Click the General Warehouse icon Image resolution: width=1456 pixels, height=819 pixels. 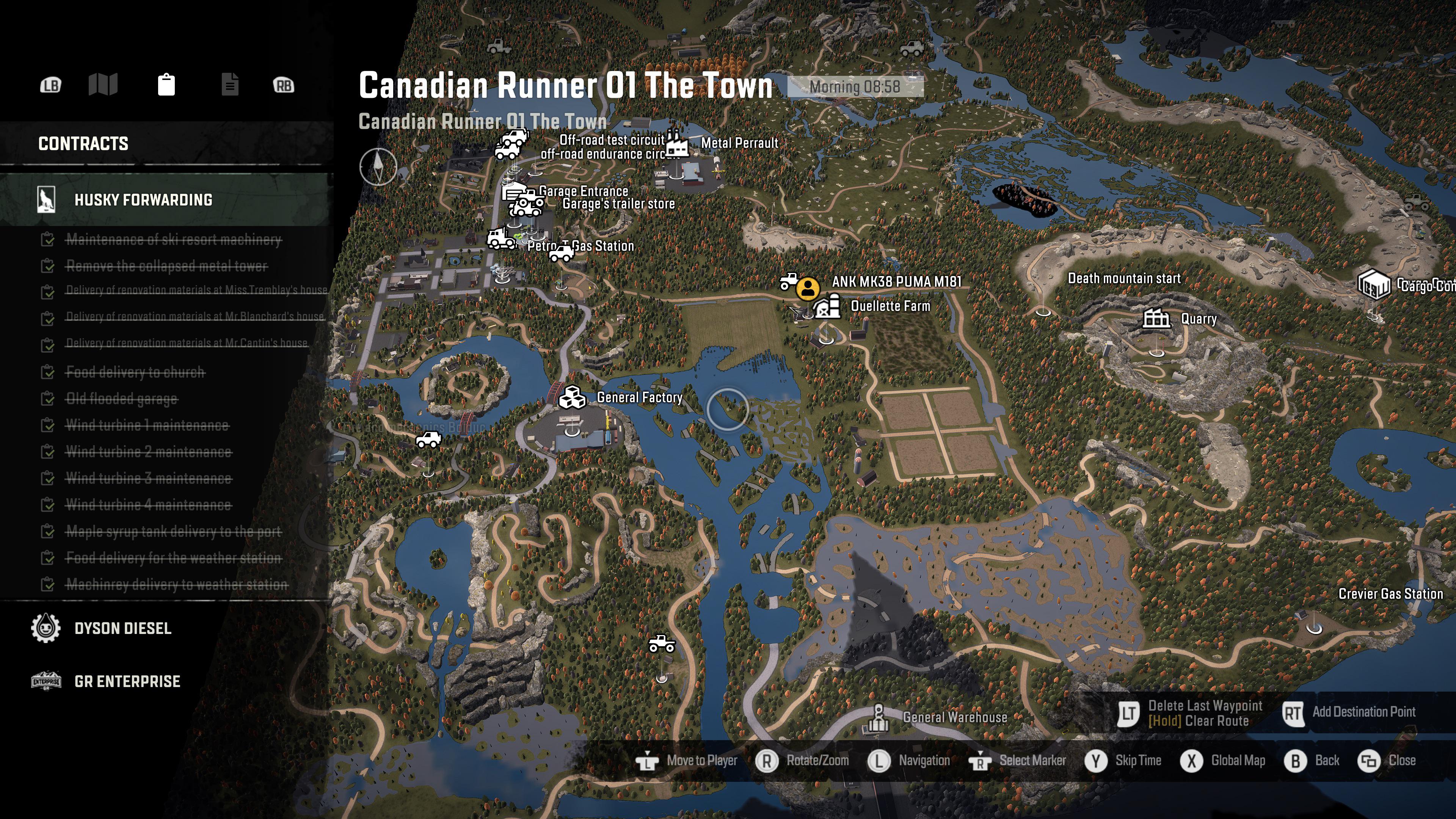coord(879,715)
